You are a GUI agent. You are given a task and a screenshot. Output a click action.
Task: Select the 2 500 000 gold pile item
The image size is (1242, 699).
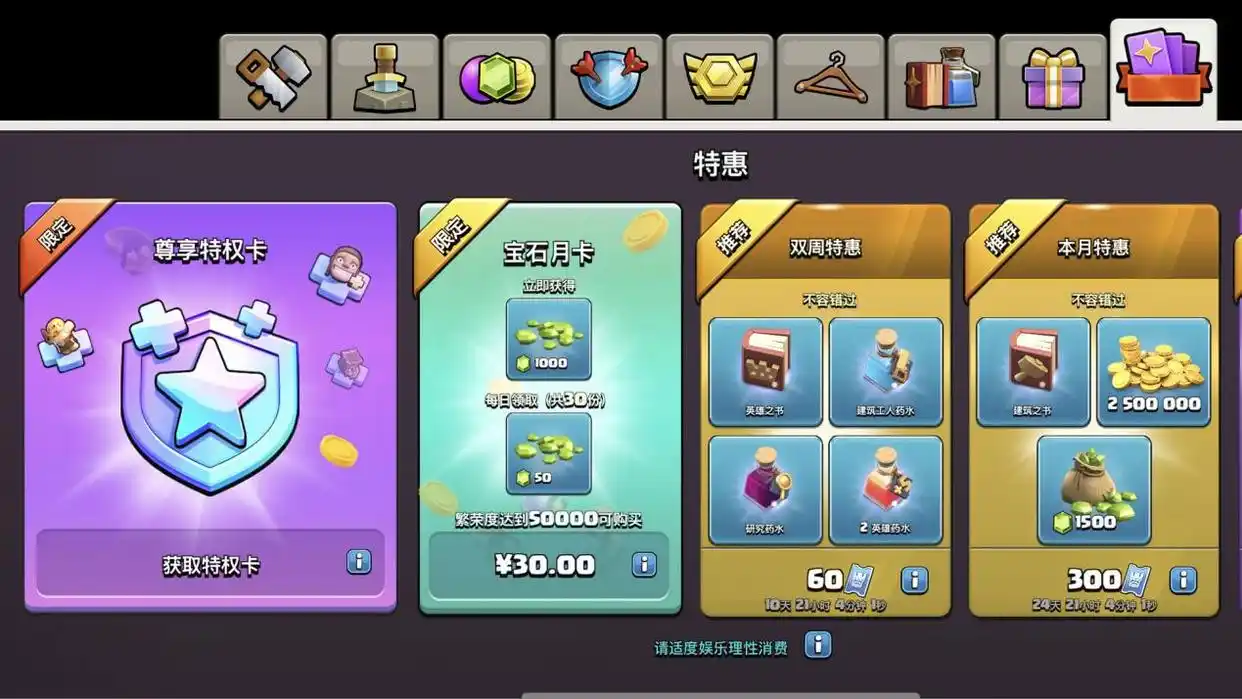(1153, 371)
